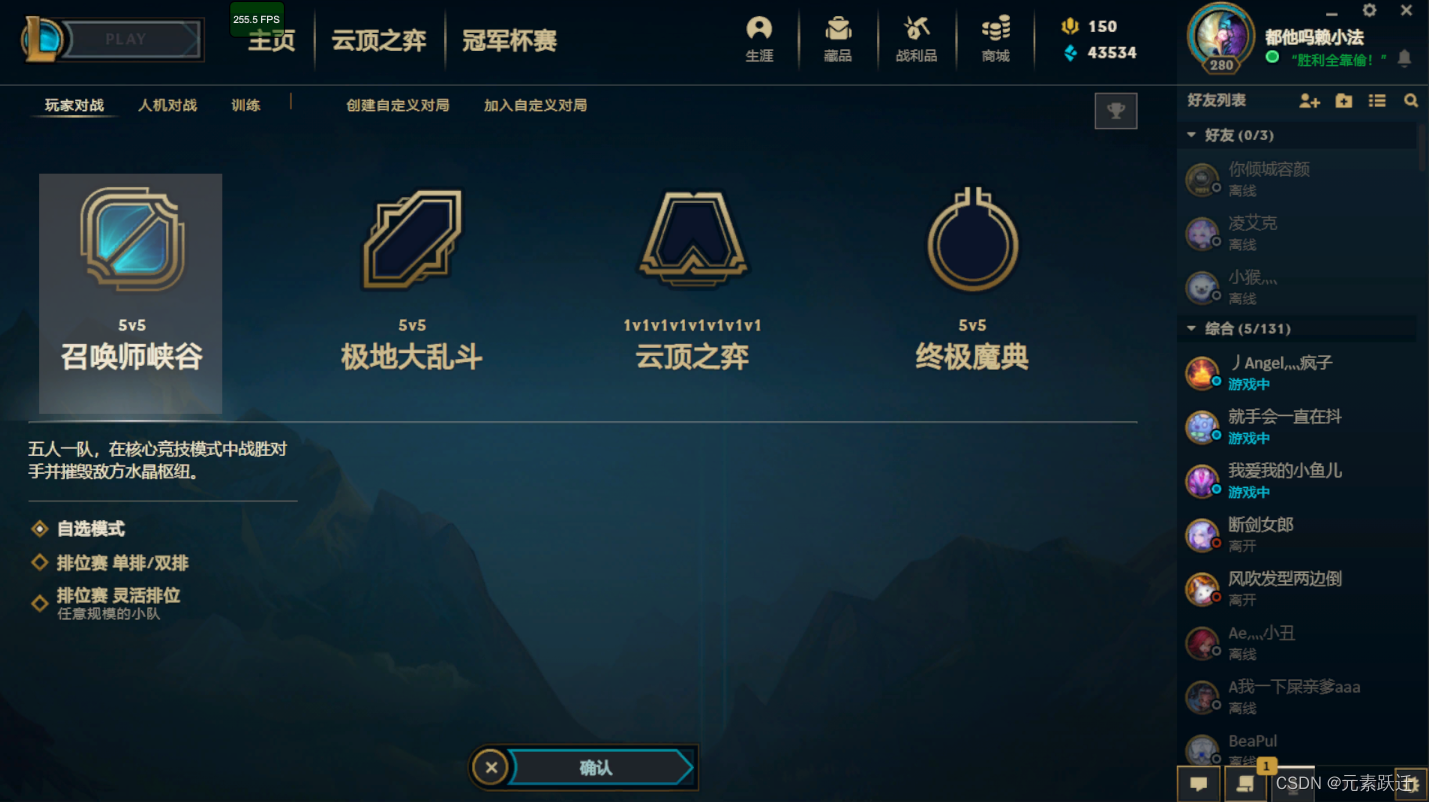Open the 藏品 (Collection) page
The width and height of the screenshot is (1429, 802).
[x=838, y=40]
